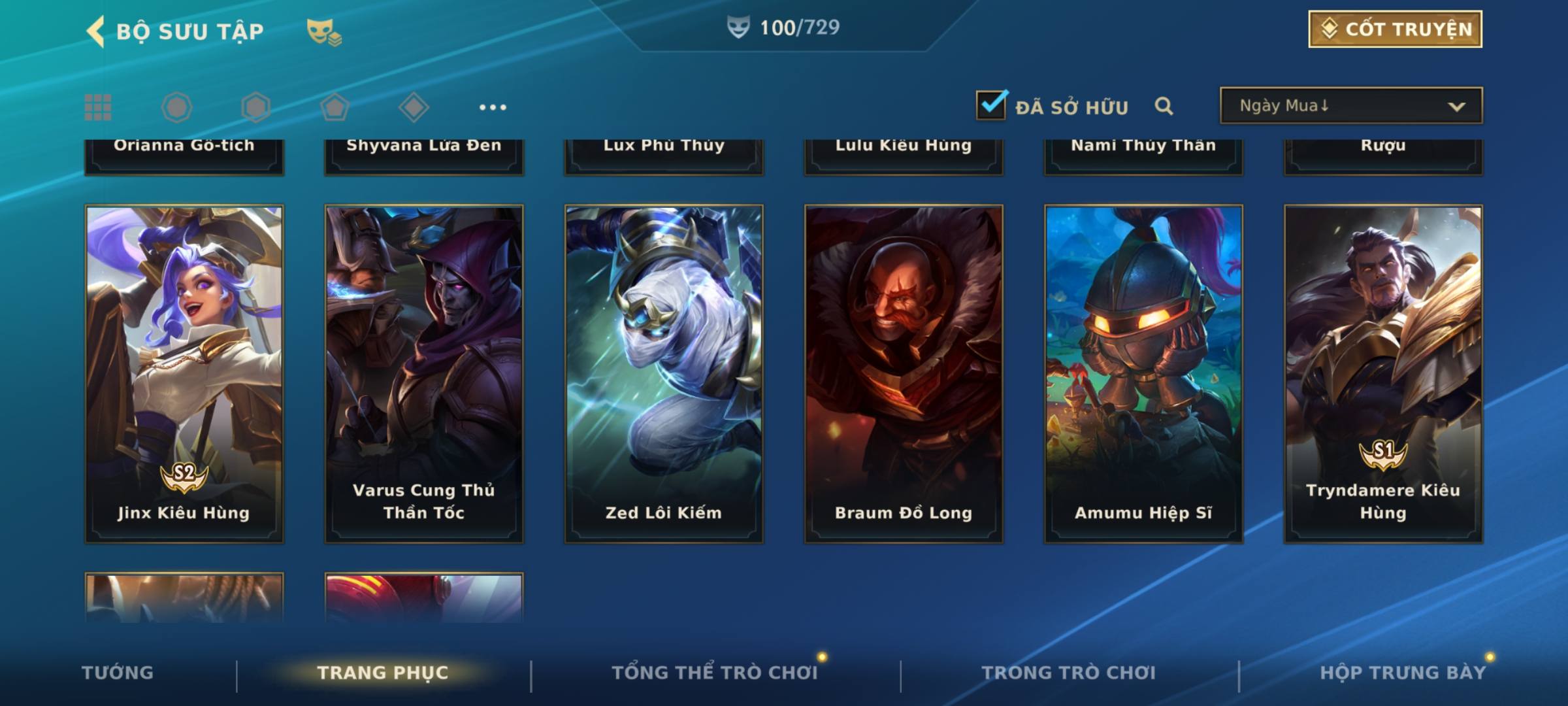The width and height of the screenshot is (1568, 706).
Task: Go to the Trong Trò Chơi tab
Action: click(1068, 673)
